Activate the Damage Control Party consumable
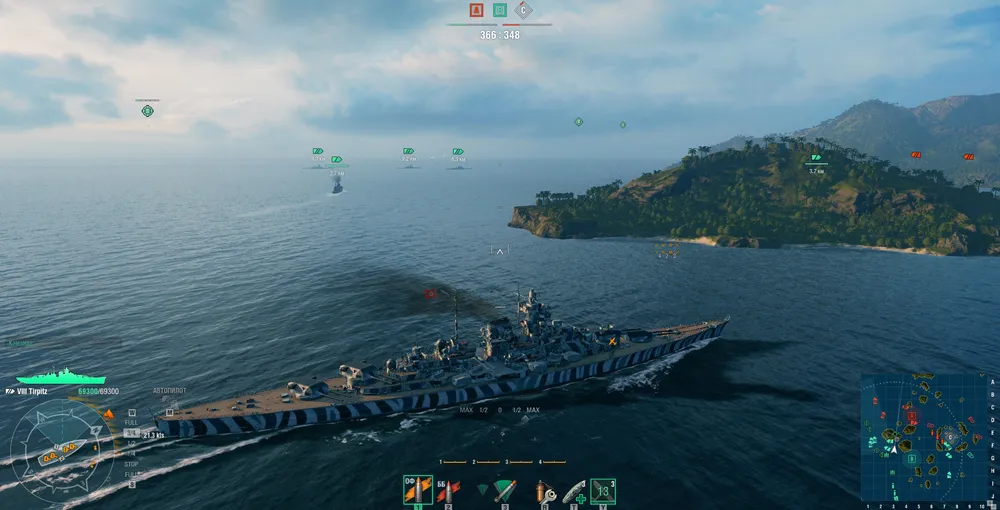 click(544, 490)
